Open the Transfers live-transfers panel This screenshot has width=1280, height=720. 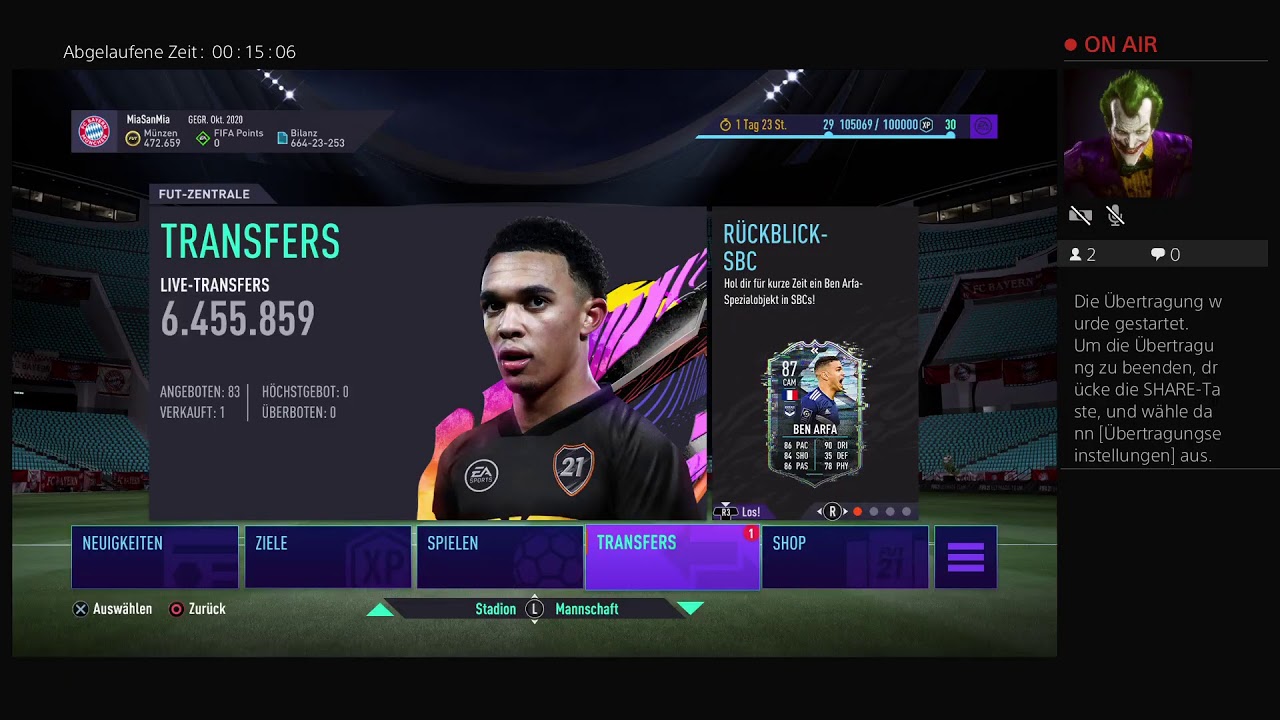tap(428, 362)
